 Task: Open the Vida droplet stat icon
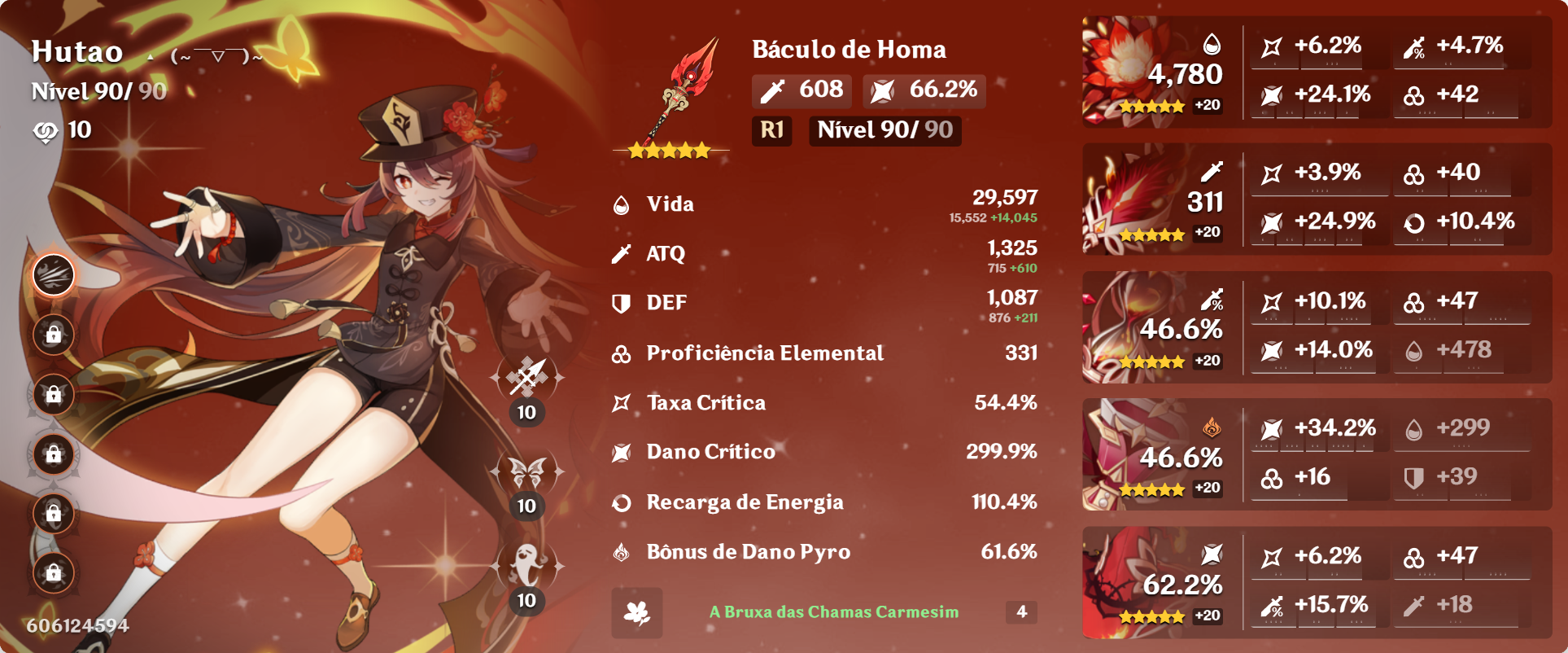pos(622,205)
